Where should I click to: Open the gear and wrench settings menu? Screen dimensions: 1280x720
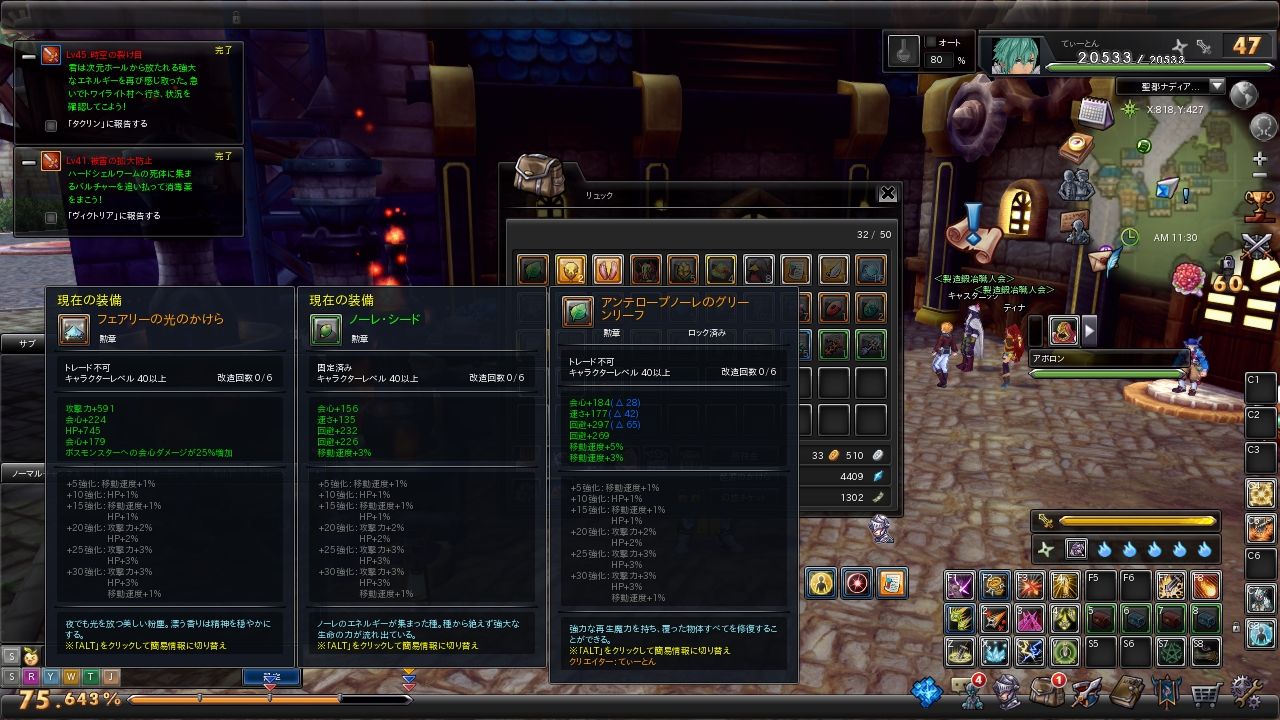coord(1246,693)
